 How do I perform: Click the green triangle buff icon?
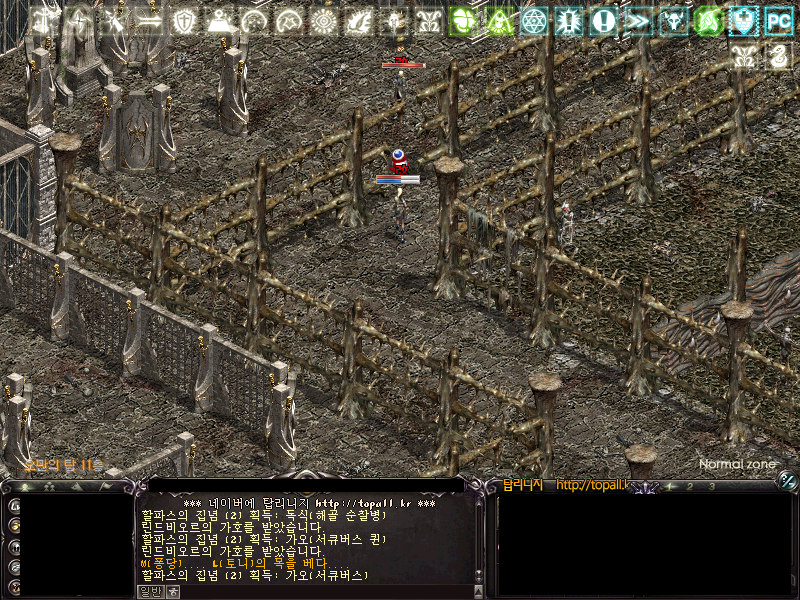pos(500,21)
